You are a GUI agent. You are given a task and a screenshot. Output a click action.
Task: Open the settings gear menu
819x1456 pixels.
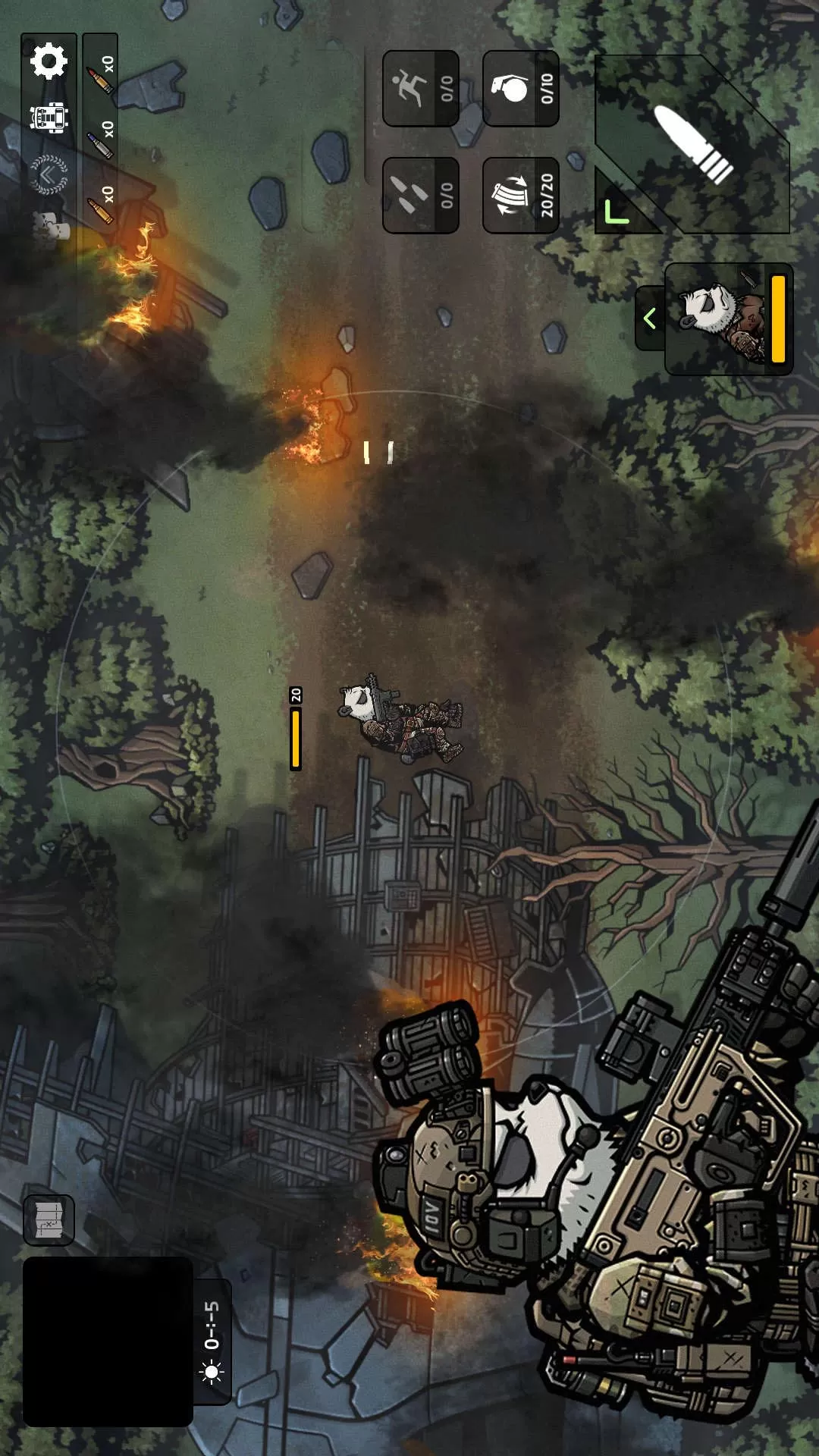coord(49,61)
